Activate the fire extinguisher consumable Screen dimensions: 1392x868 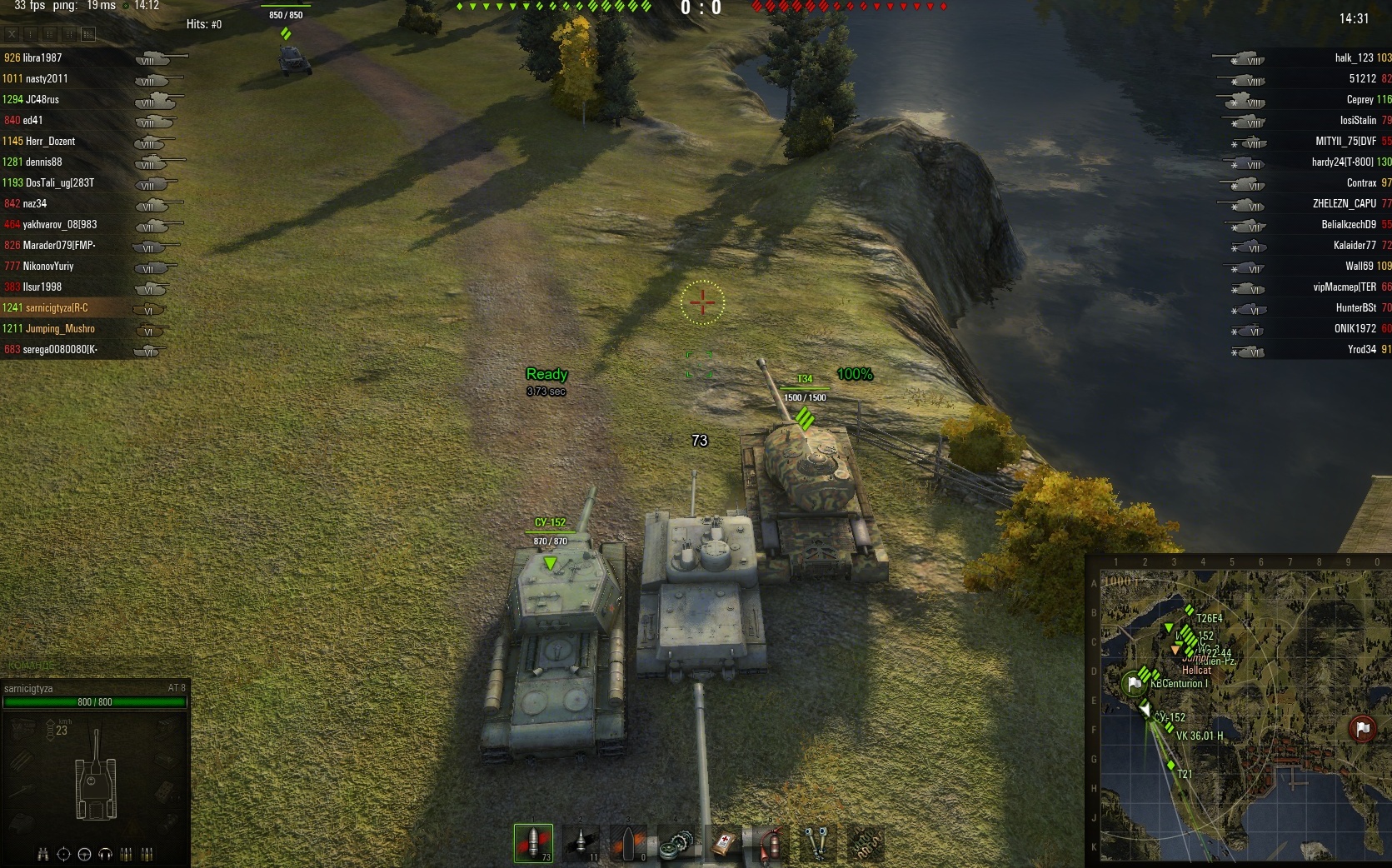771,844
